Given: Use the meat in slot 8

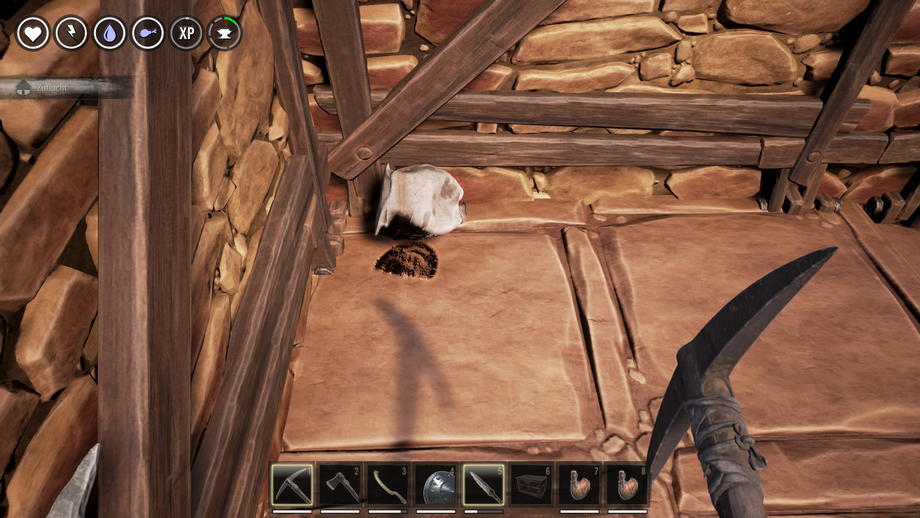Looking at the screenshot, I should click(x=627, y=485).
